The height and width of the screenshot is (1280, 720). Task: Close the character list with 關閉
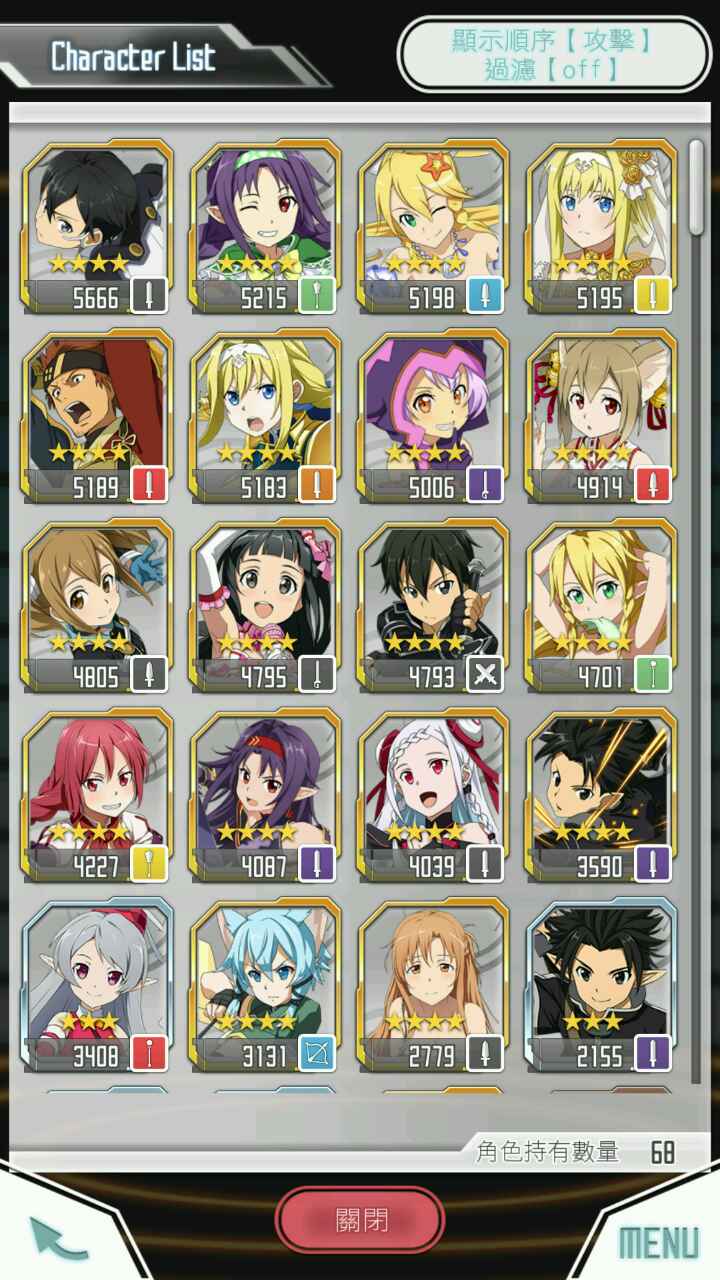pos(360,1220)
